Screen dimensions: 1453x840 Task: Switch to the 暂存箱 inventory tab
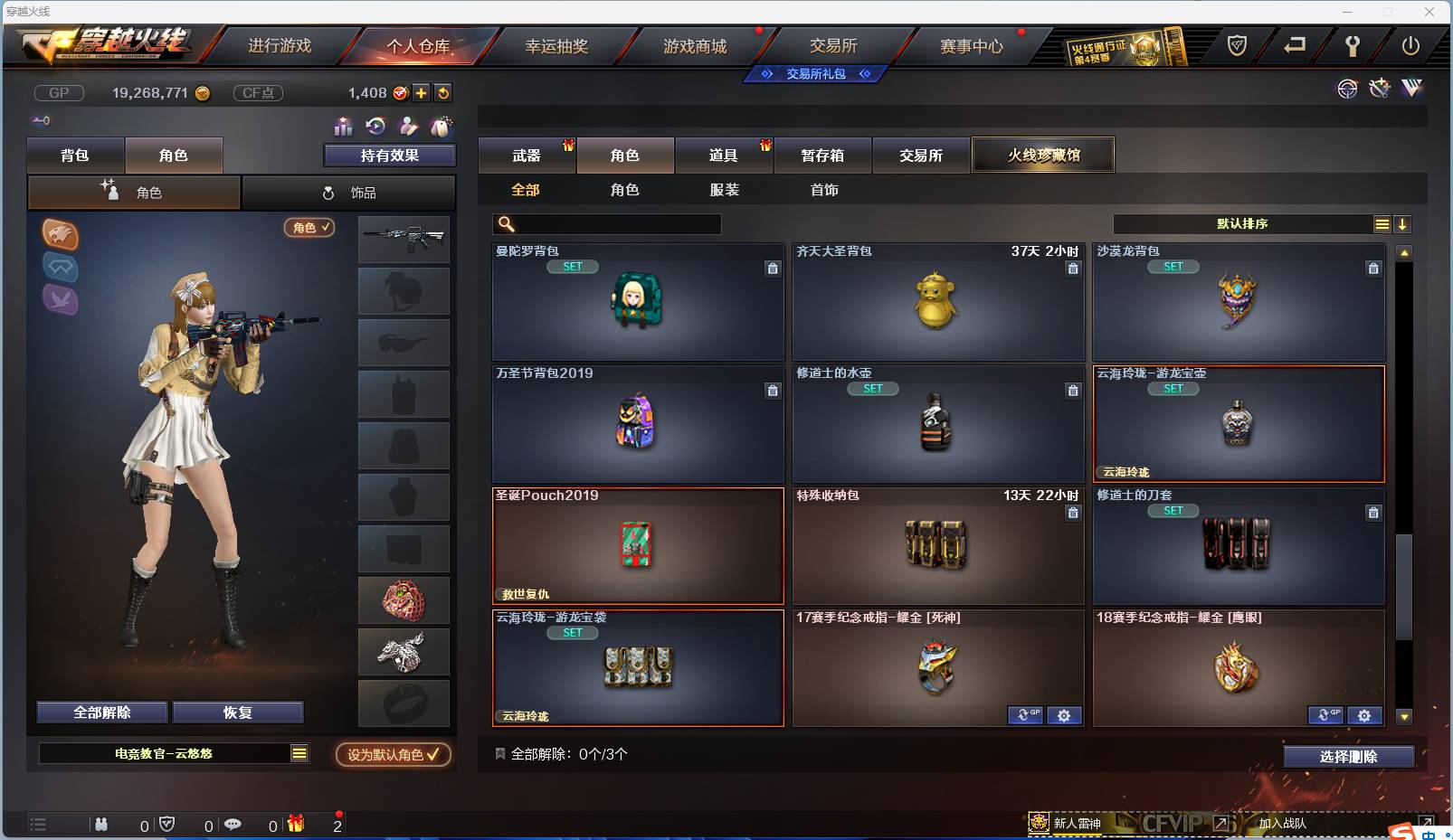pyautogui.click(x=823, y=156)
